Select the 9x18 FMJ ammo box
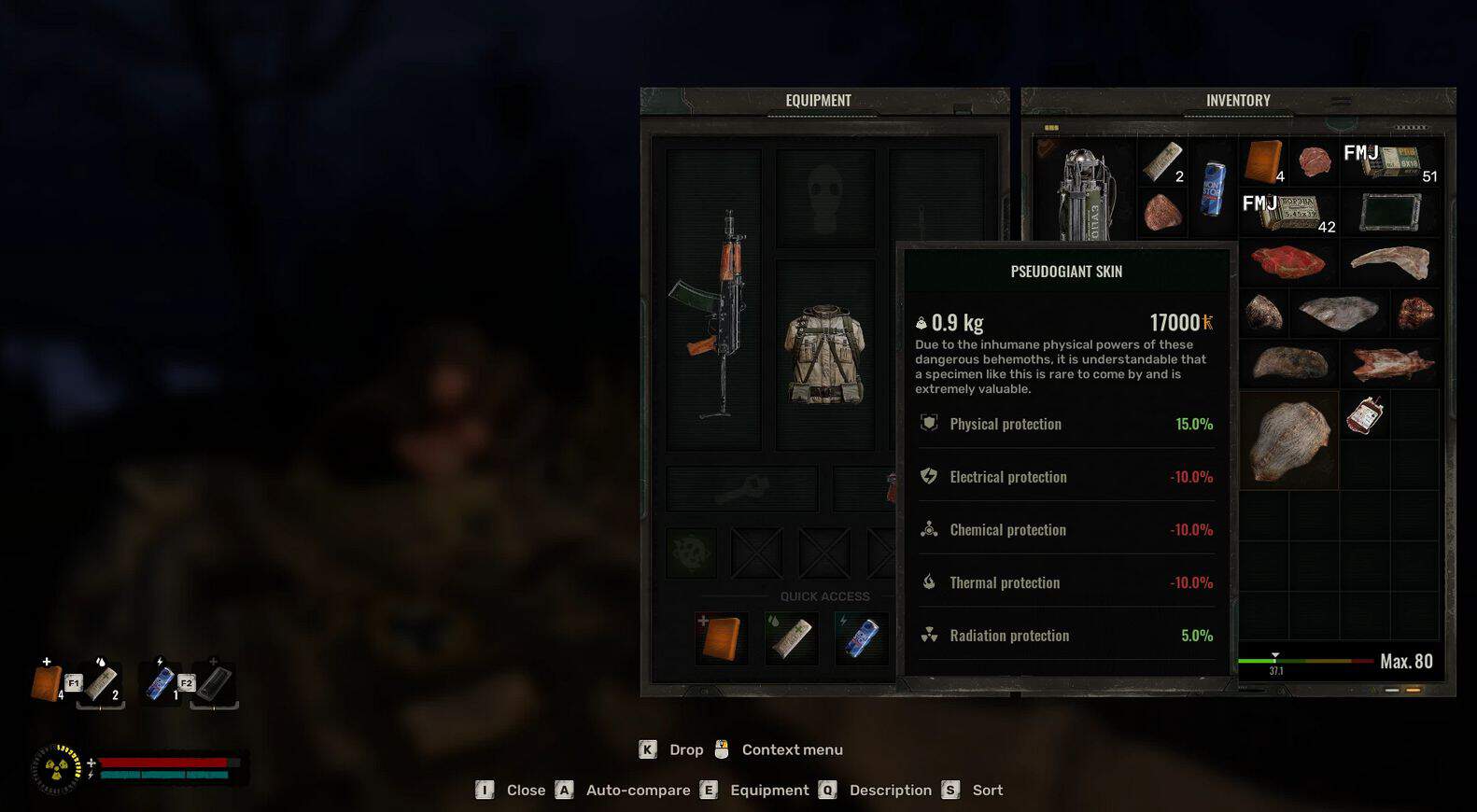Viewport: 1477px width, 812px height. 1390,161
